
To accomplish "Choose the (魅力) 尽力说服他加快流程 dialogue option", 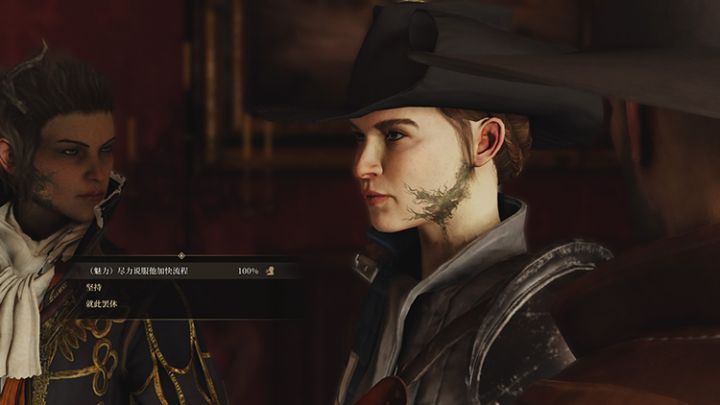I will (139, 271).
